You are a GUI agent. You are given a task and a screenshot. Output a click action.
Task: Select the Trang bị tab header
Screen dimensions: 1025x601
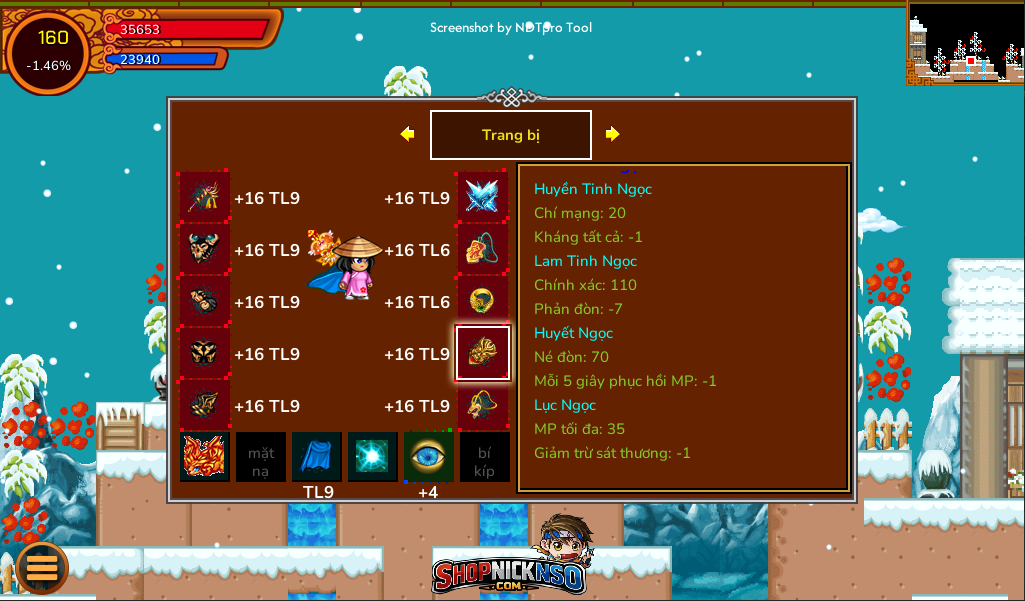(x=510, y=135)
